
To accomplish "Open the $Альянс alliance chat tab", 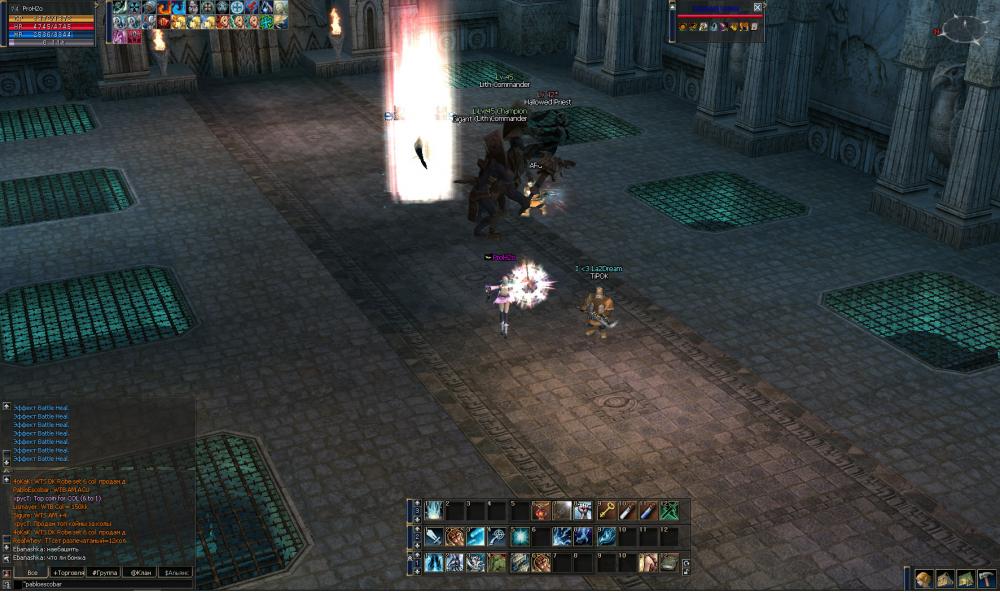I will 174,572.
